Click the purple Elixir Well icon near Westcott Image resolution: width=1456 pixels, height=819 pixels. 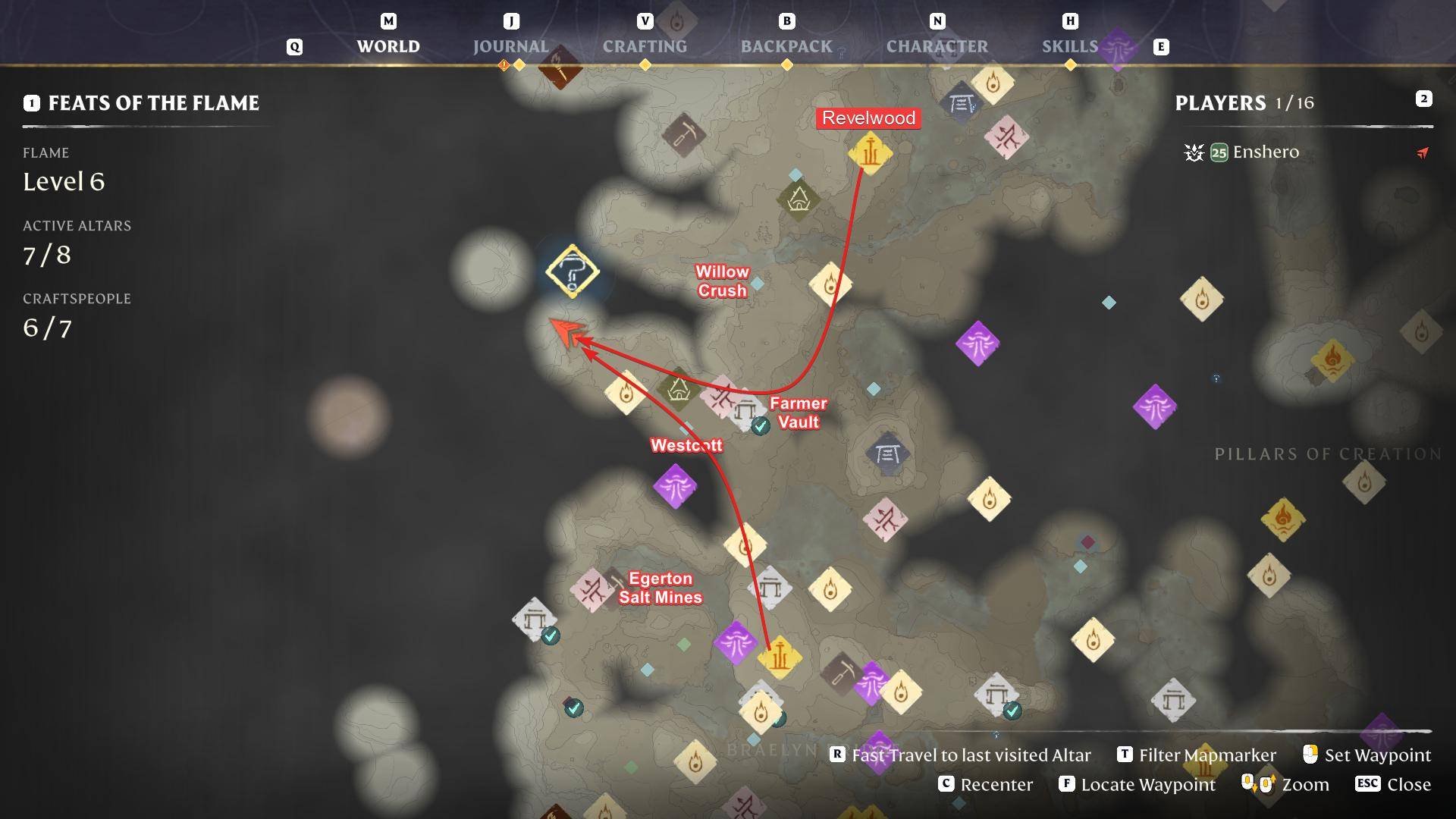click(675, 485)
